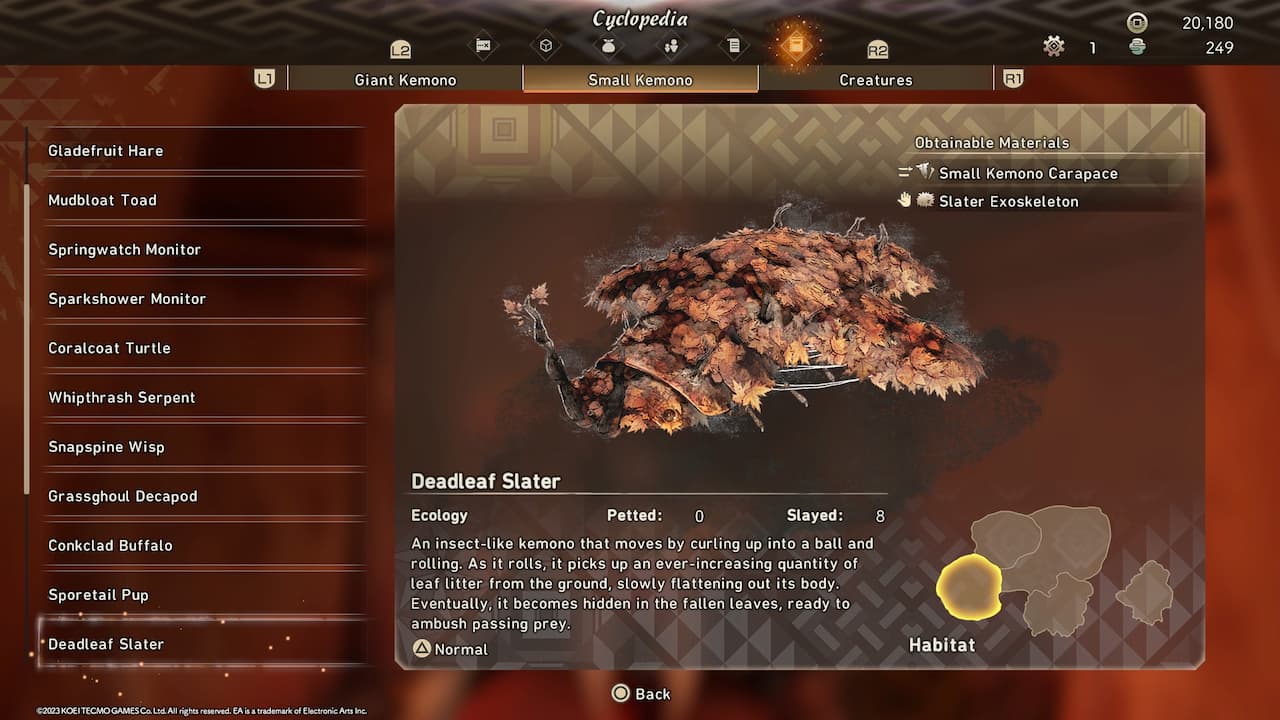Select the Whipthrash Serpent entry
The image size is (1280, 720).
click(x=122, y=397)
